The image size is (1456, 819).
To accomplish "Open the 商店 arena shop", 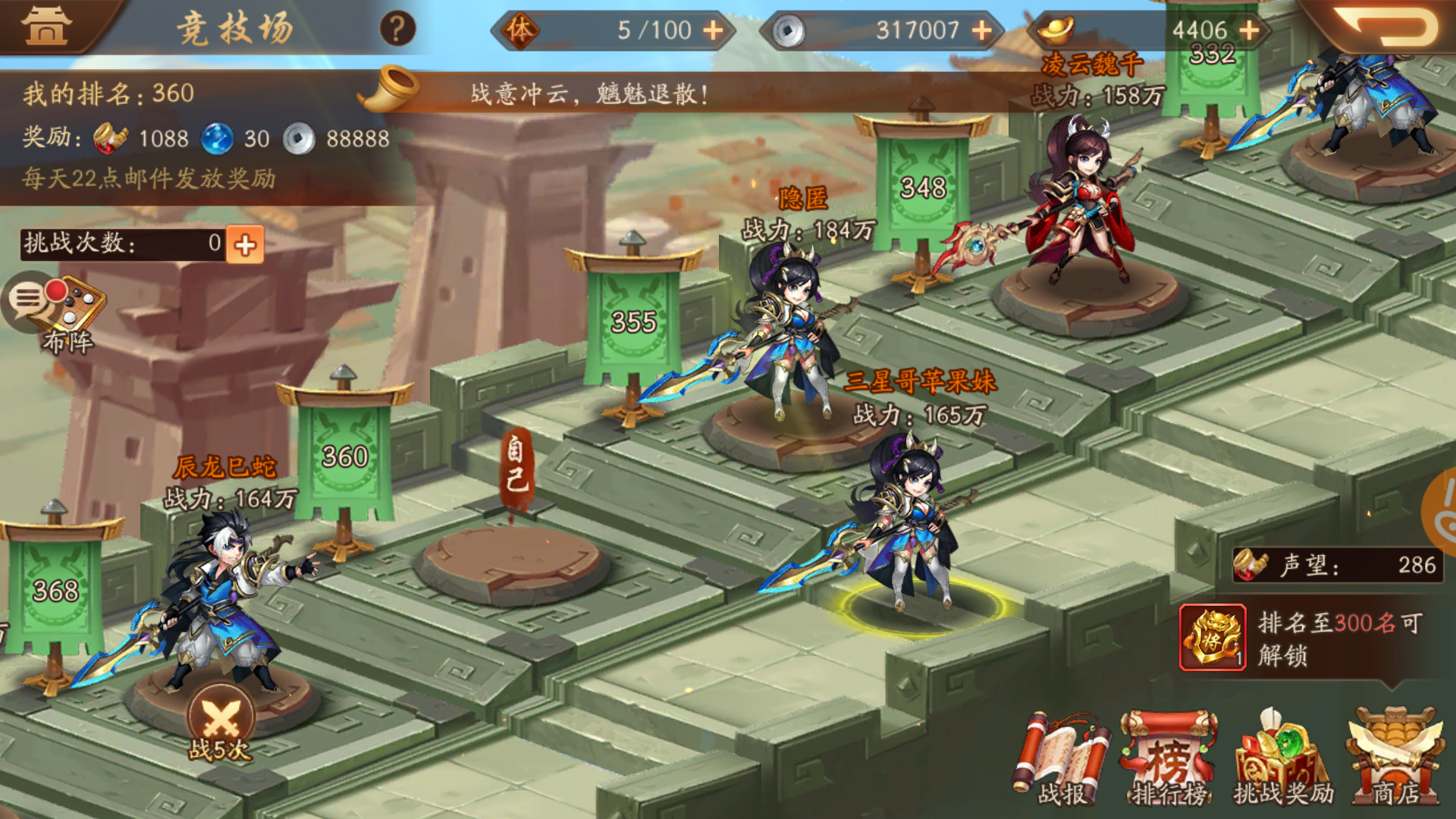I will [x=1395, y=758].
